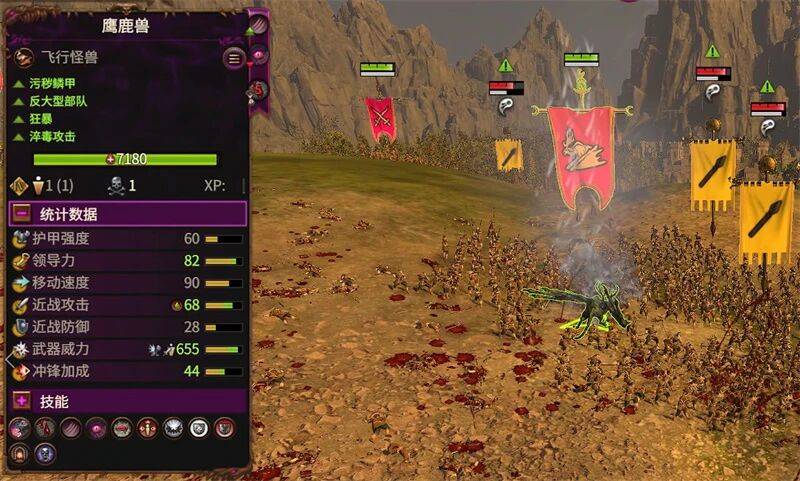Select the white shield ability icon

199,428
